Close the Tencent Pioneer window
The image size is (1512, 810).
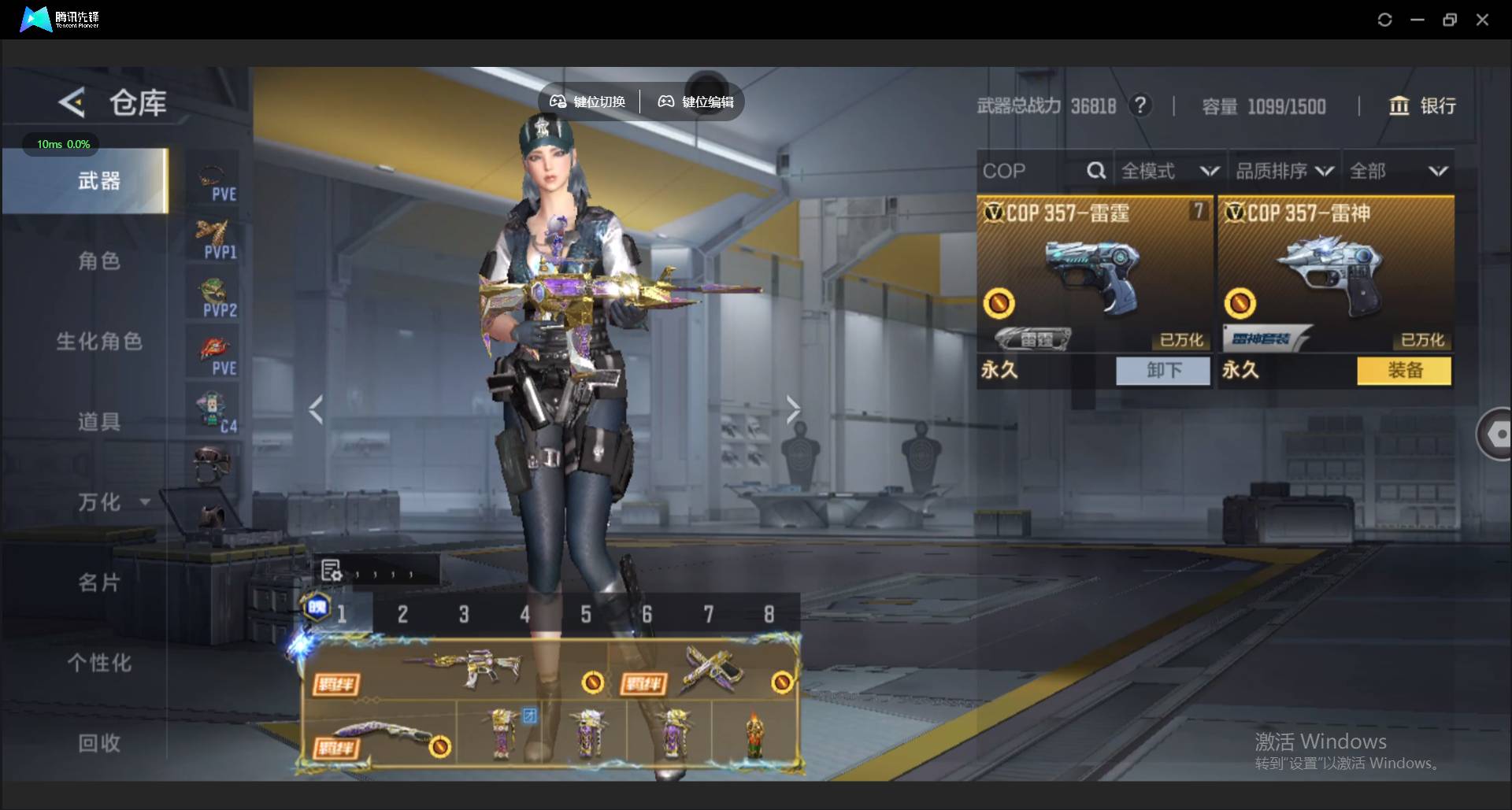(x=1482, y=20)
